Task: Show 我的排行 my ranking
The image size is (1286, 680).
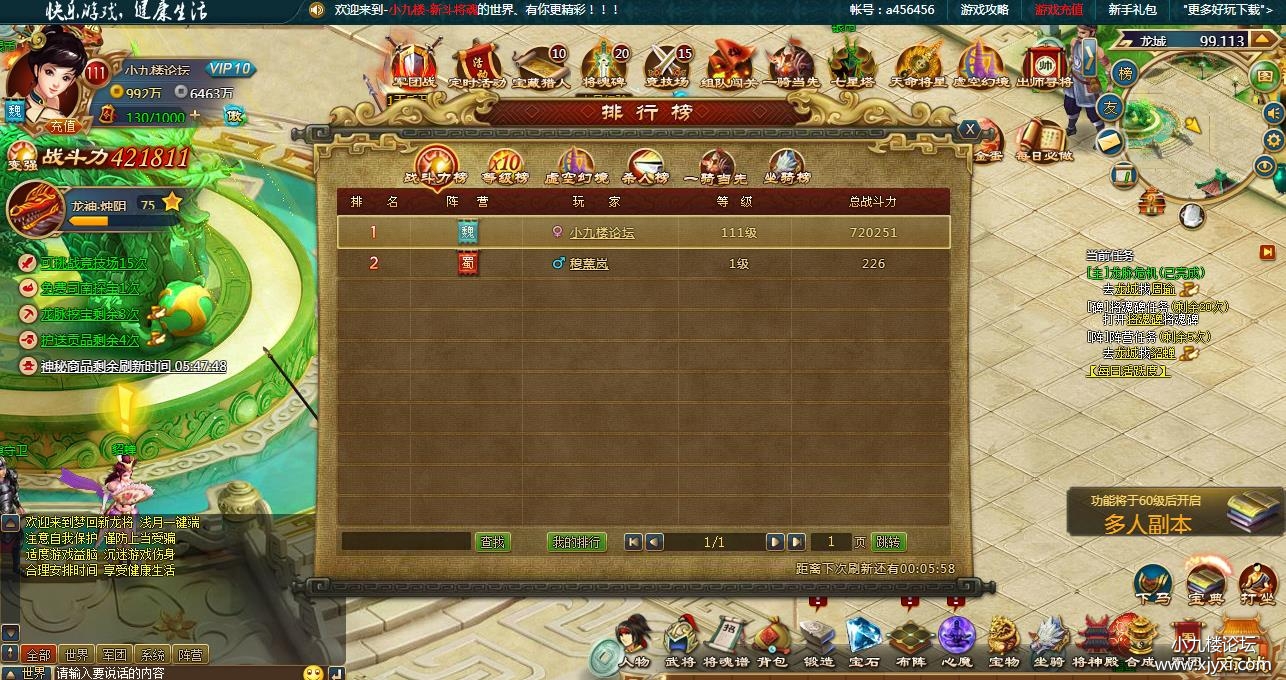Action: coord(577,542)
